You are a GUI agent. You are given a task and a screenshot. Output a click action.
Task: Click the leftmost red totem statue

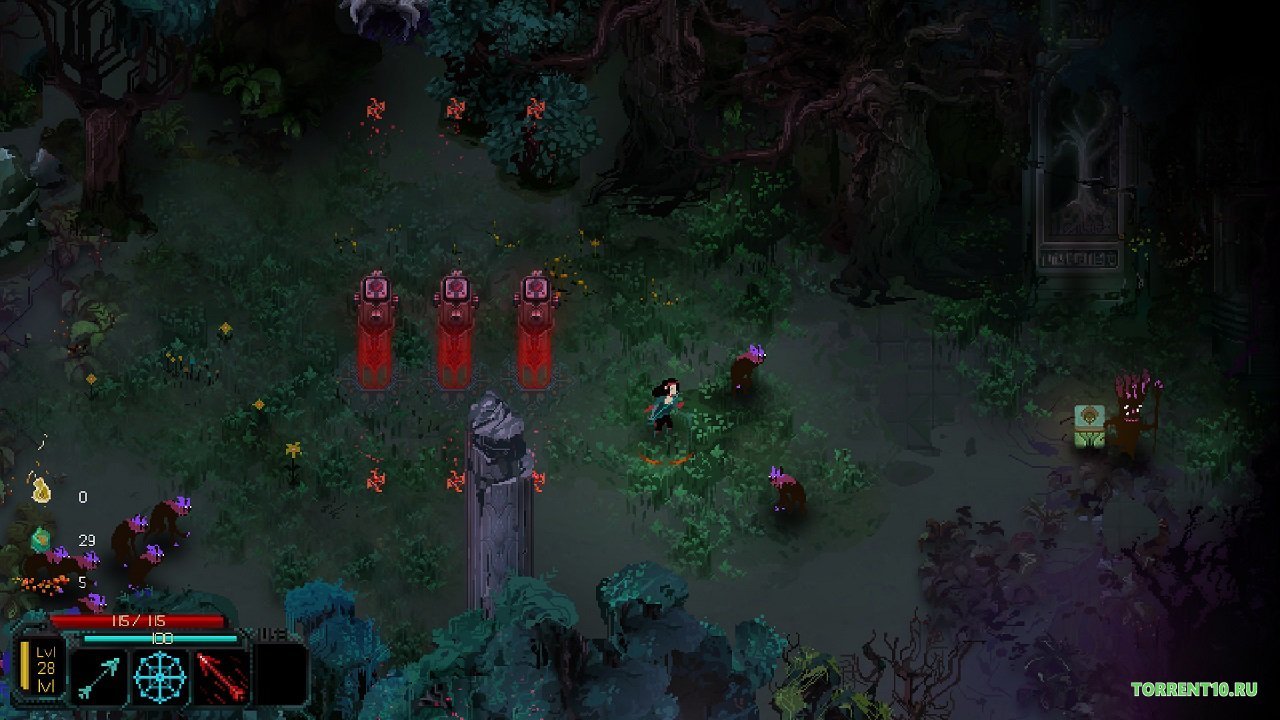click(x=376, y=325)
